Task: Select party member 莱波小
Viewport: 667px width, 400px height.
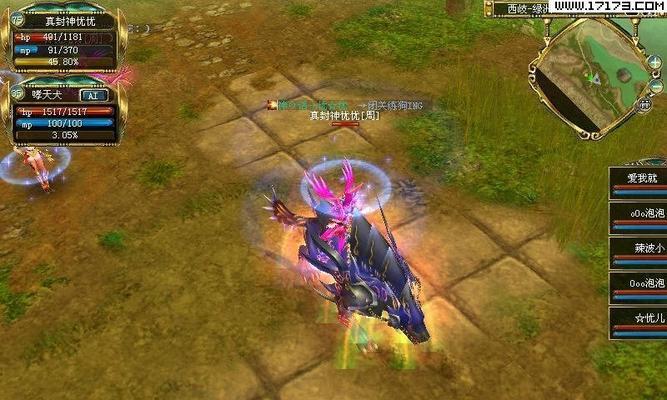Action: 639,250
